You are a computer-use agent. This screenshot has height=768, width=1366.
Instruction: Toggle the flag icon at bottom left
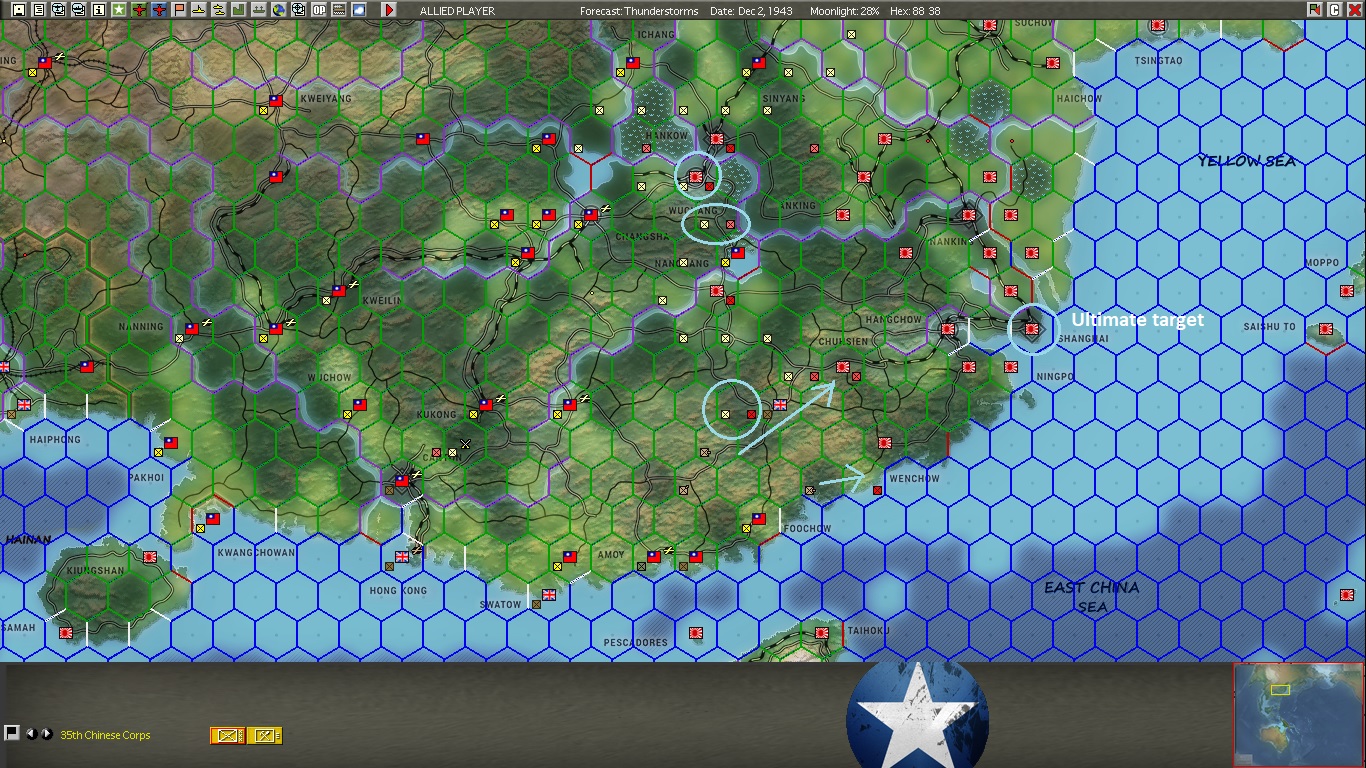[x=12, y=734]
